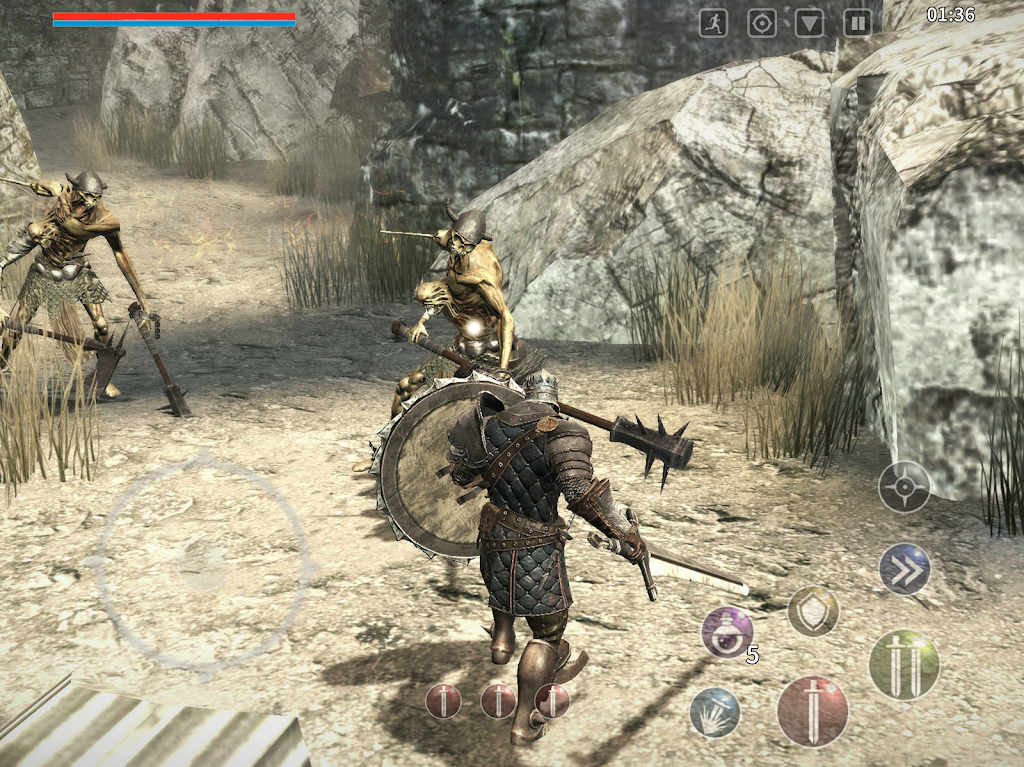
Task: Dodge with the blue double-arrow button
Action: (x=904, y=569)
